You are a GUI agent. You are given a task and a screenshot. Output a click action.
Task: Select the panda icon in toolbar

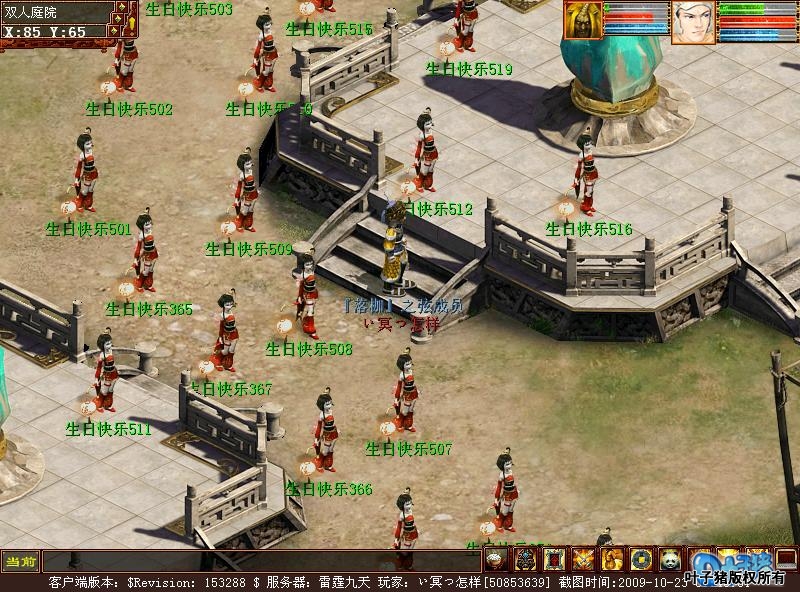click(669, 560)
